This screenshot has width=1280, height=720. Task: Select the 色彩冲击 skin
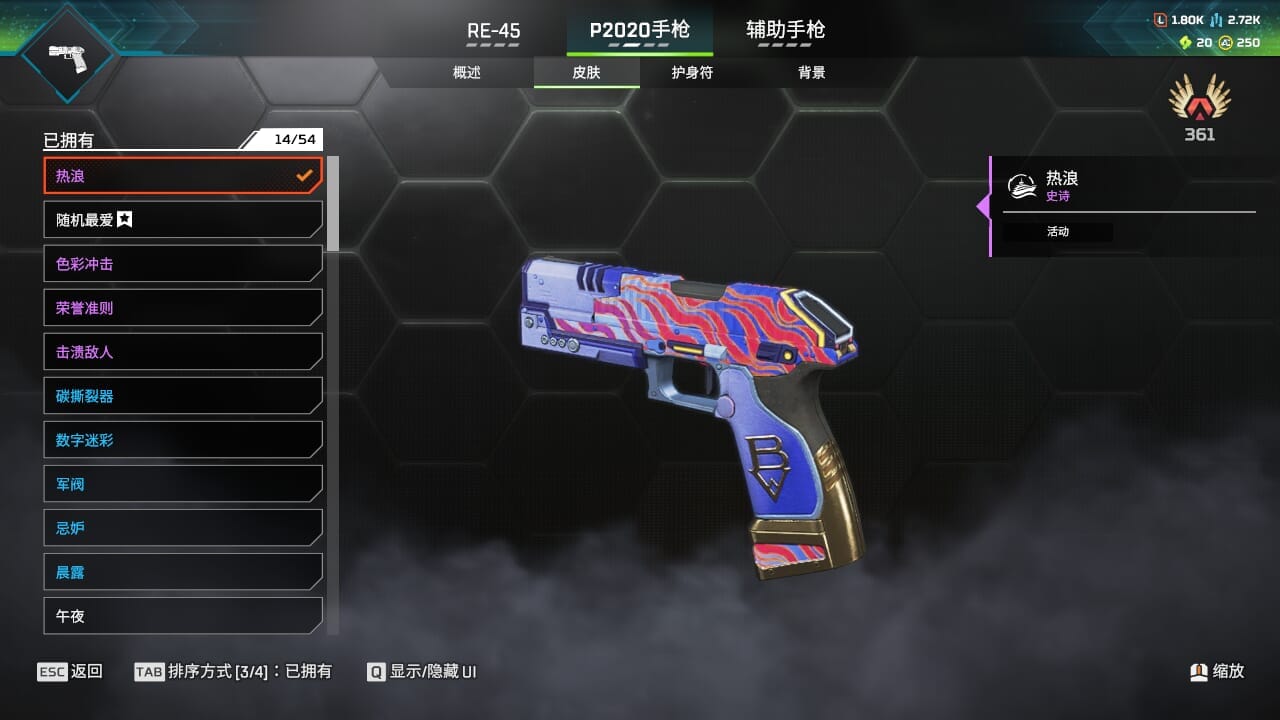point(183,264)
